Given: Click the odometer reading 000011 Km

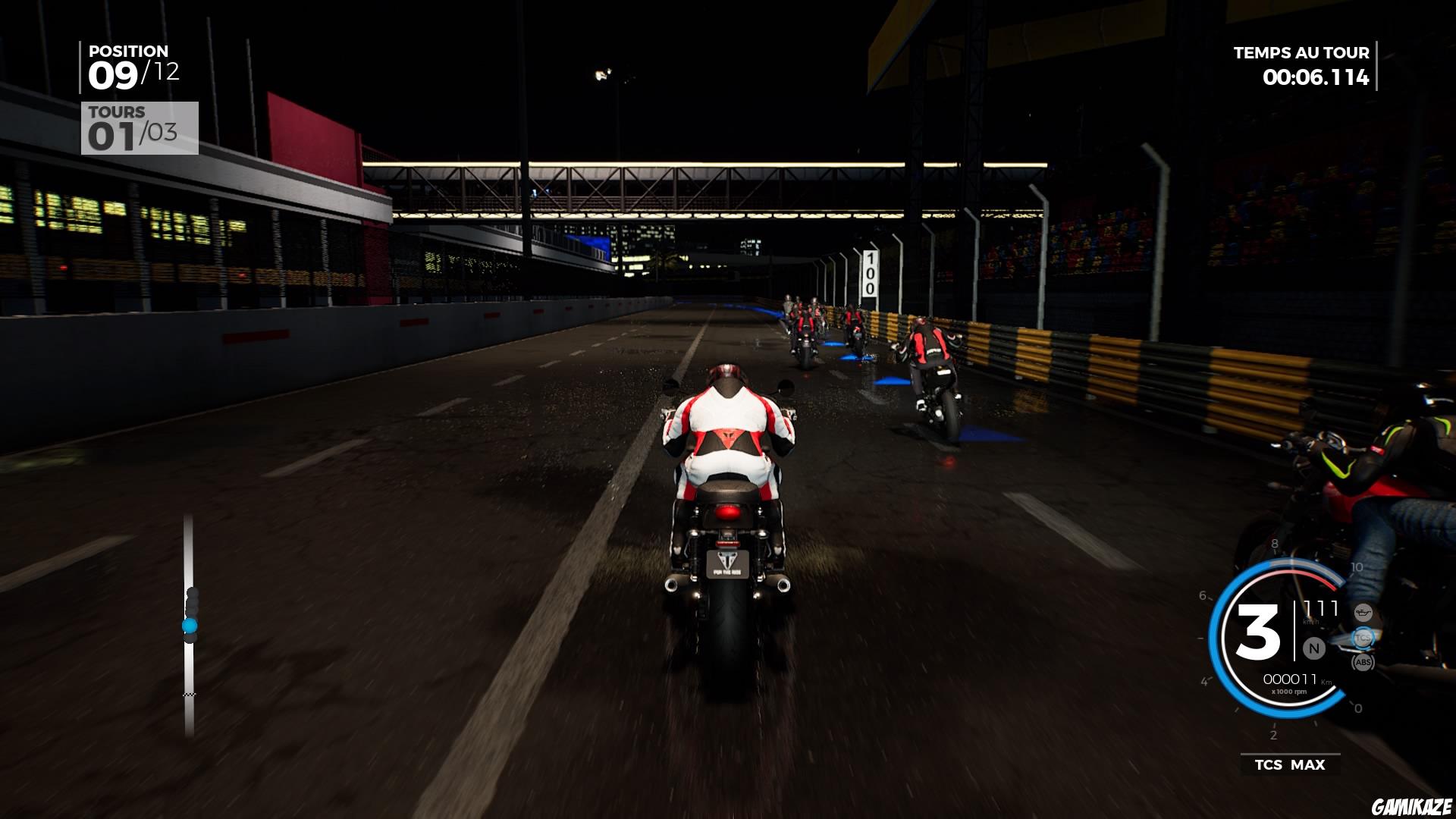Looking at the screenshot, I should (1290, 678).
